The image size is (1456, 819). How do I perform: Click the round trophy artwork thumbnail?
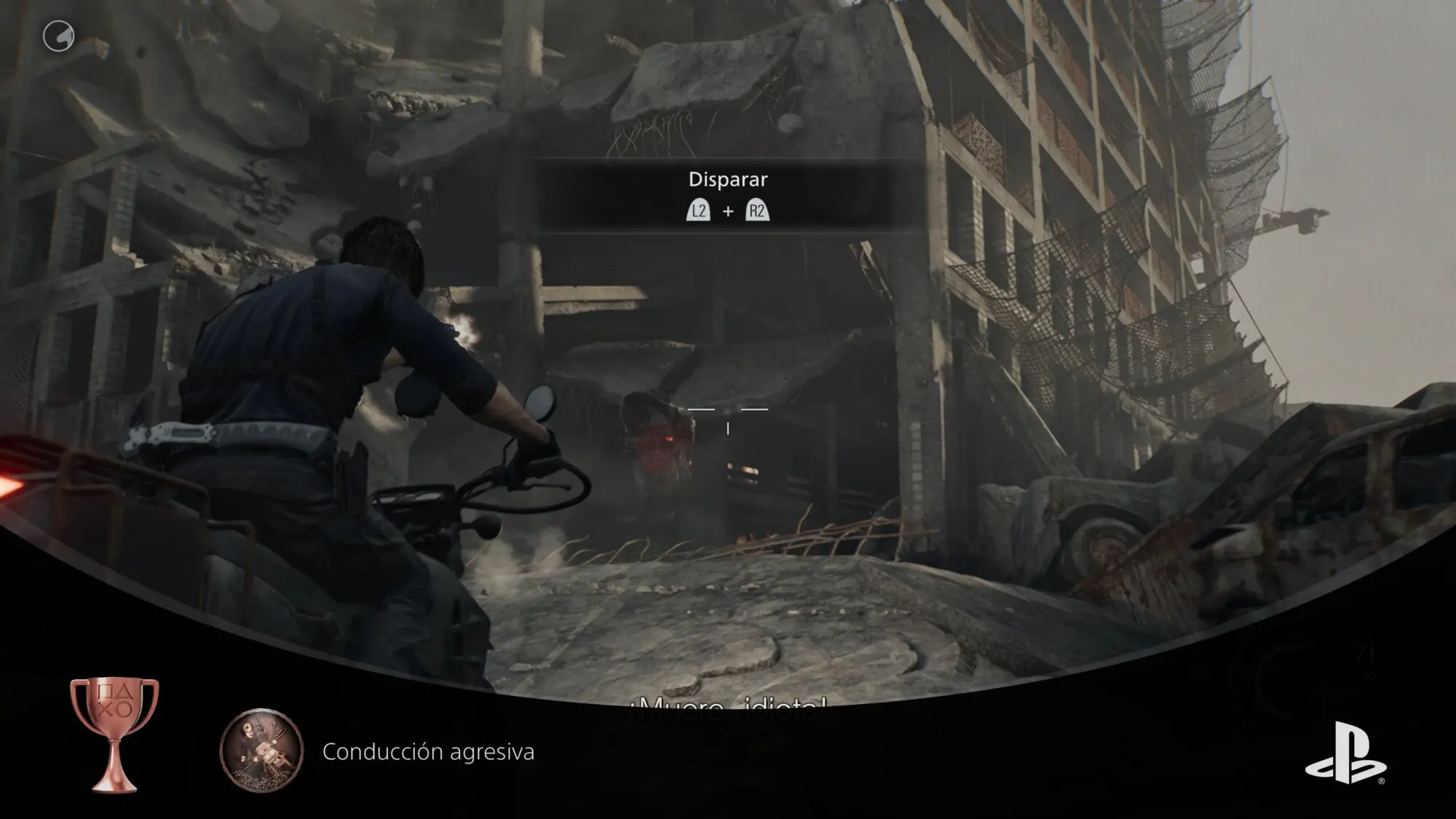(261, 751)
